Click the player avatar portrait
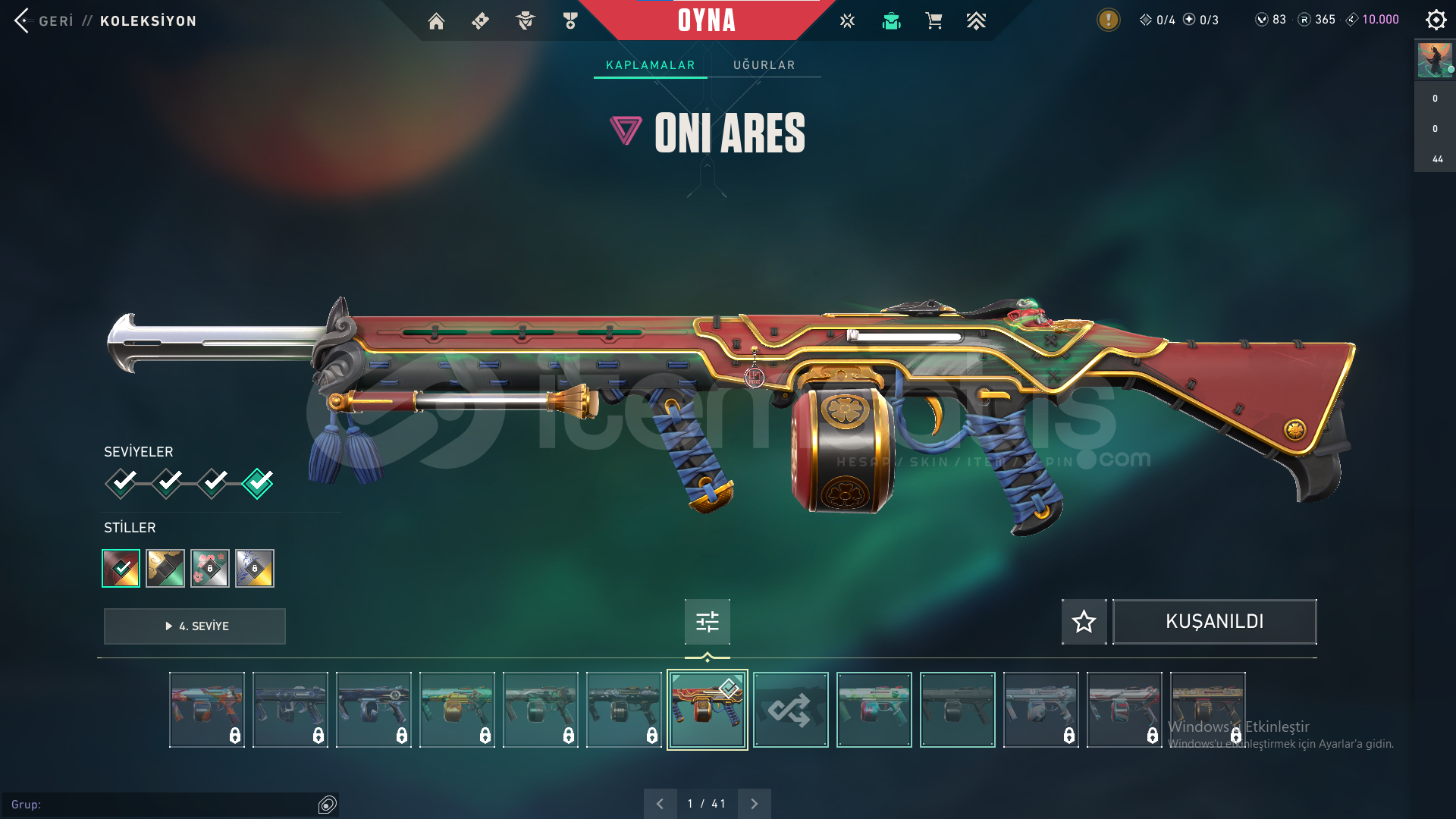Screen dimensions: 1456x819 (1434, 60)
